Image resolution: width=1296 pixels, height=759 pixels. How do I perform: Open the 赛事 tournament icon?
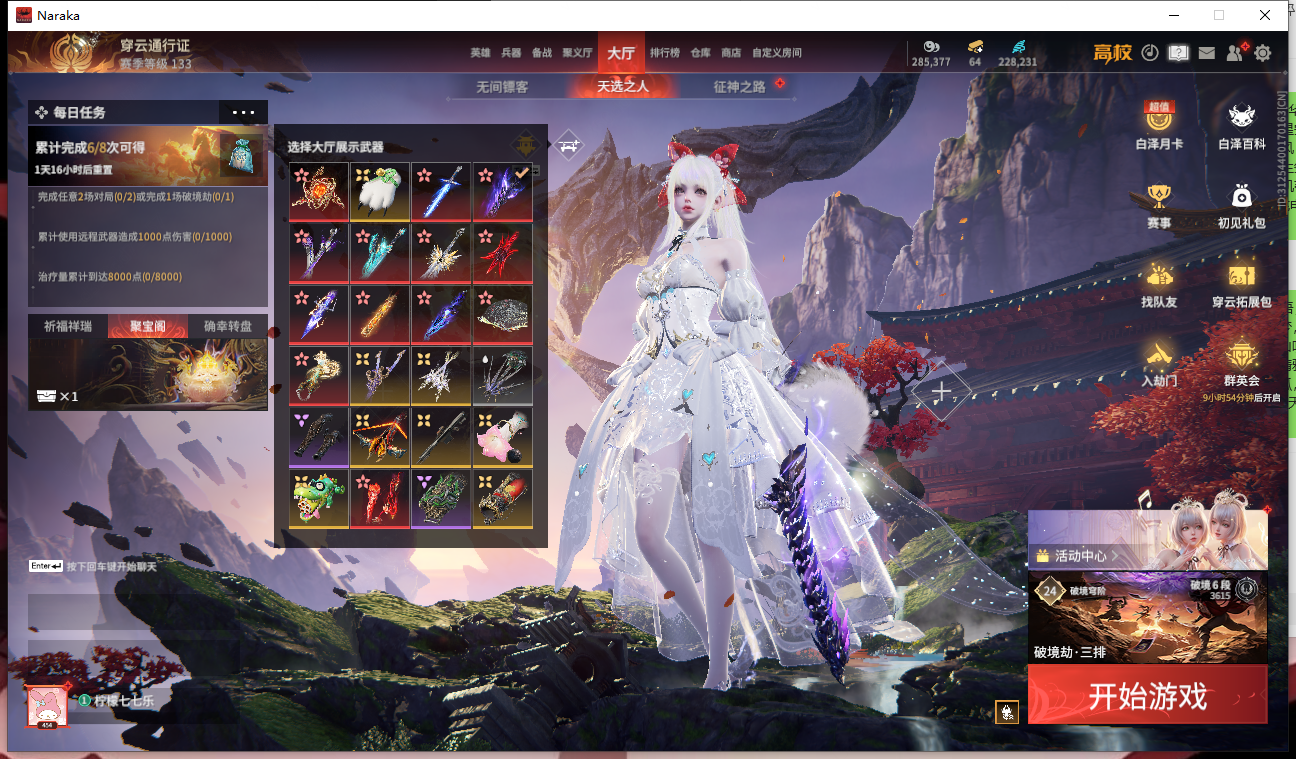click(1159, 205)
